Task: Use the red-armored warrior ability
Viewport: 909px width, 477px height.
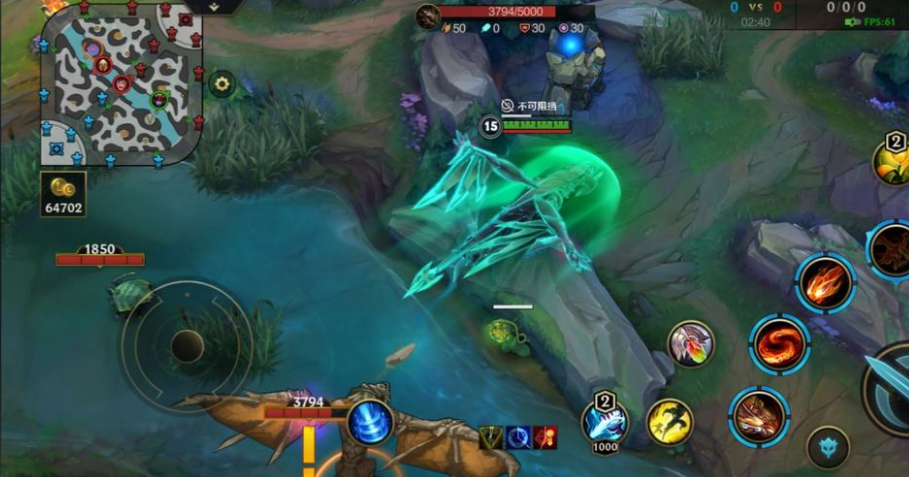Action: 759,416
